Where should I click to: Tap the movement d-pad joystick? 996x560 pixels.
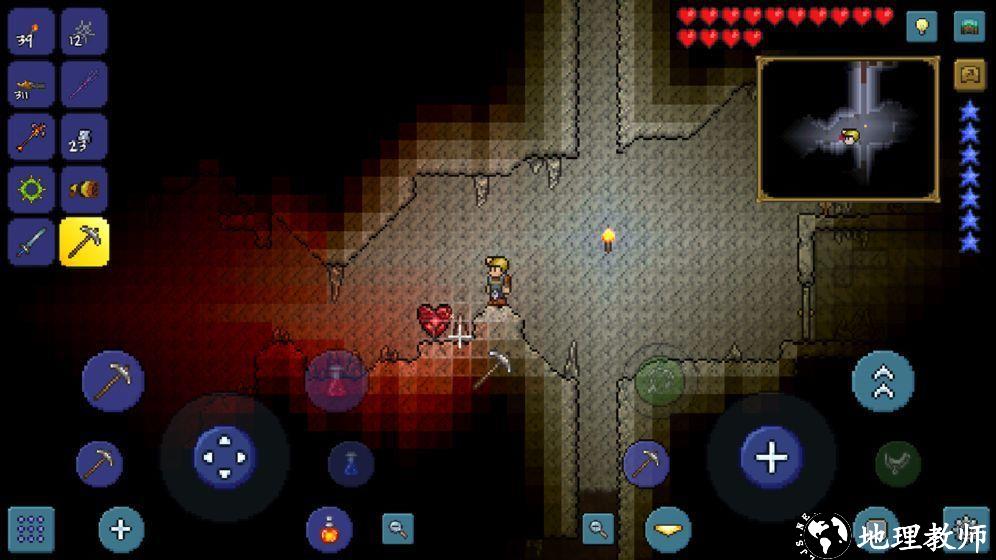(x=225, y=457)
